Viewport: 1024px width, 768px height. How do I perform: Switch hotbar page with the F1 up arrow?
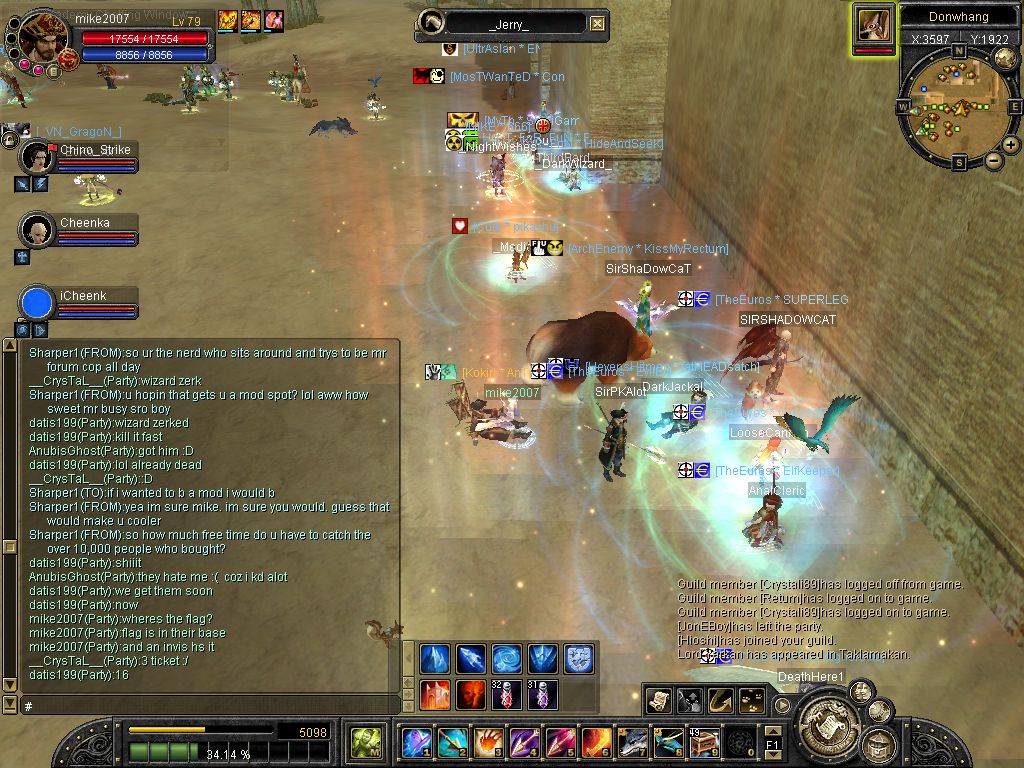tap(773, 732)
